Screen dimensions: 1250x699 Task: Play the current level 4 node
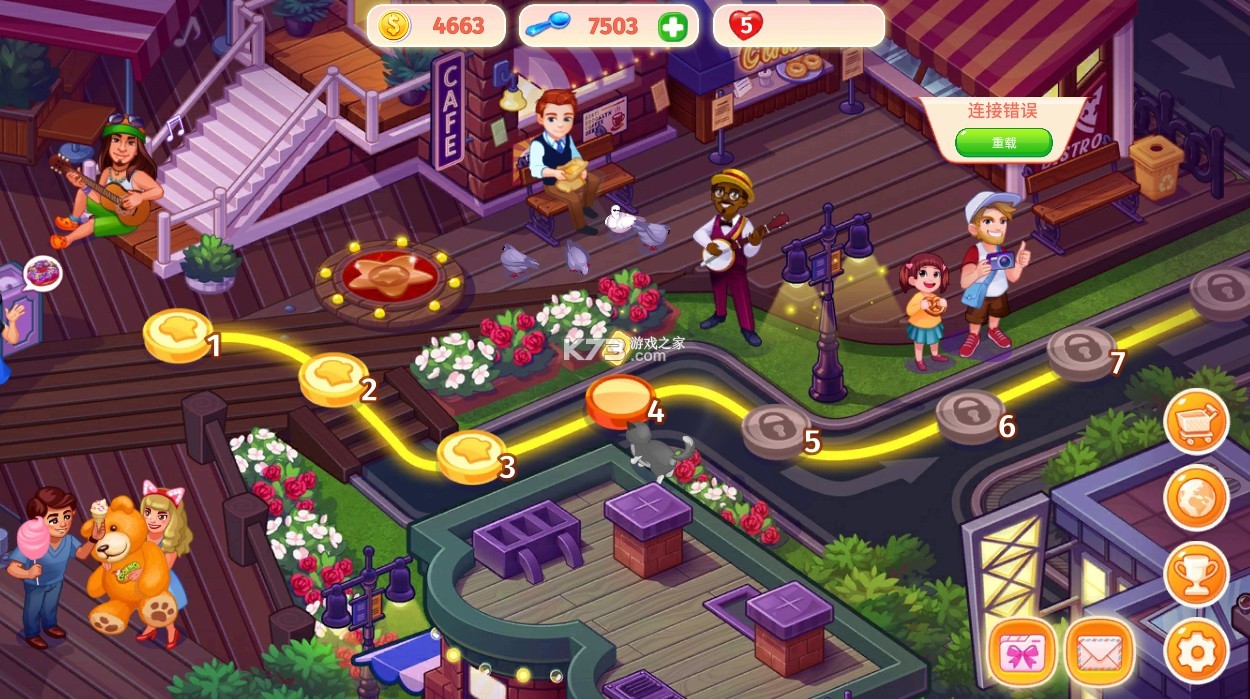tap(620, 399)
